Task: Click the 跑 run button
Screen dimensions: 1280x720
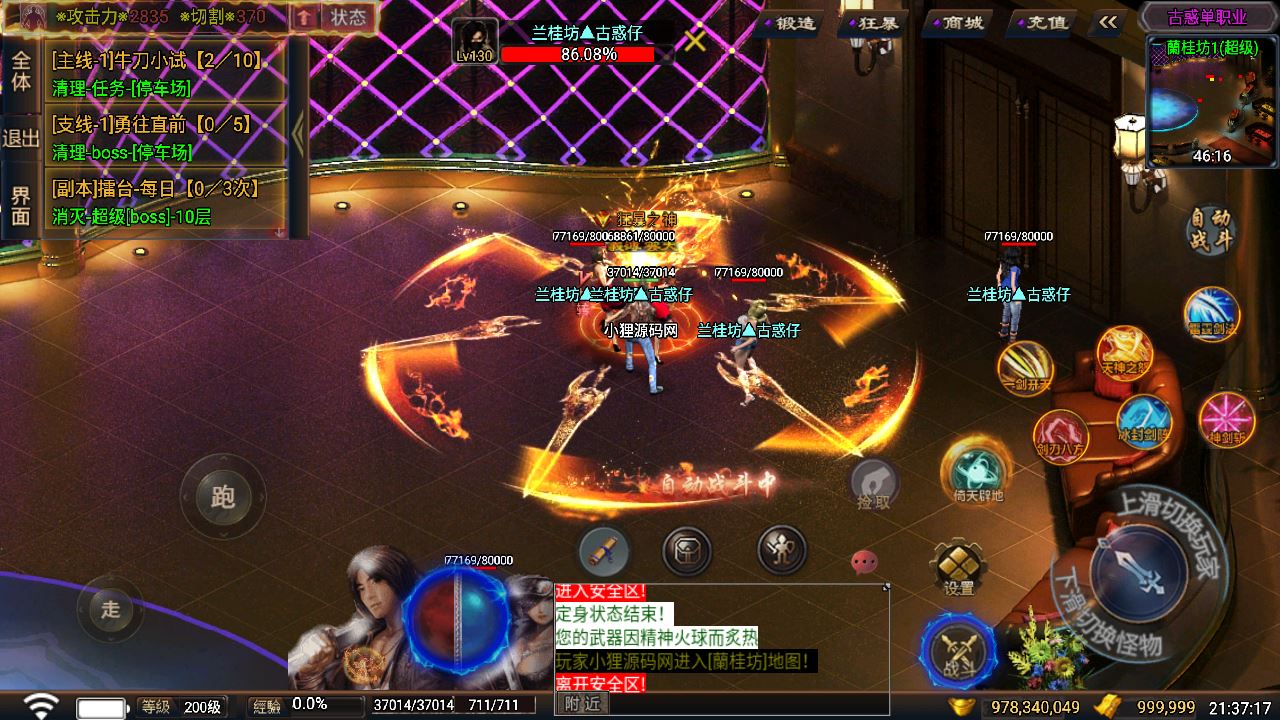Action: (222, 496)
